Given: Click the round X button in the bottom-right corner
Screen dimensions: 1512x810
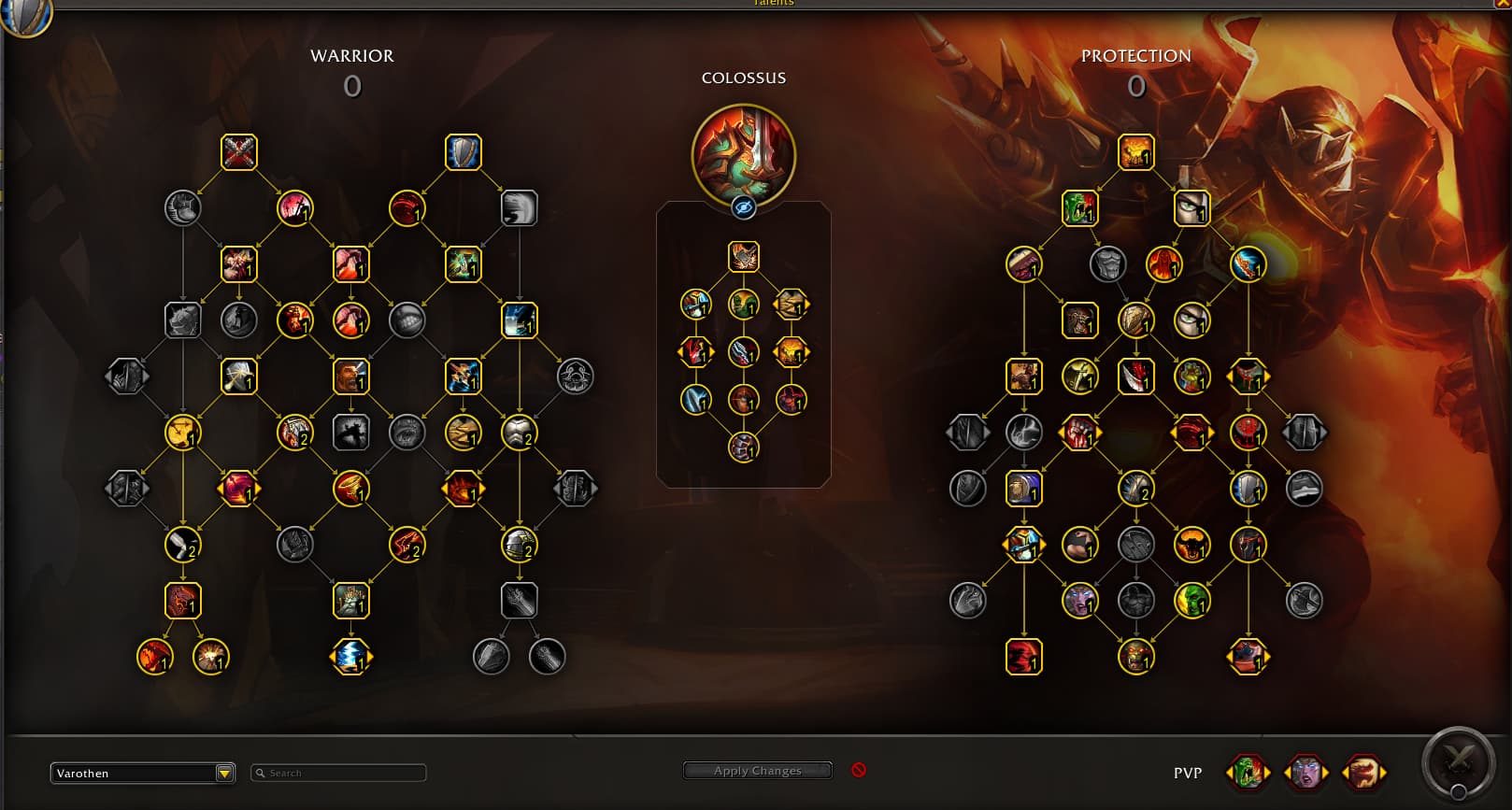Looking at the screenshot, I should pyautogui.click(x=1458, y=761).
